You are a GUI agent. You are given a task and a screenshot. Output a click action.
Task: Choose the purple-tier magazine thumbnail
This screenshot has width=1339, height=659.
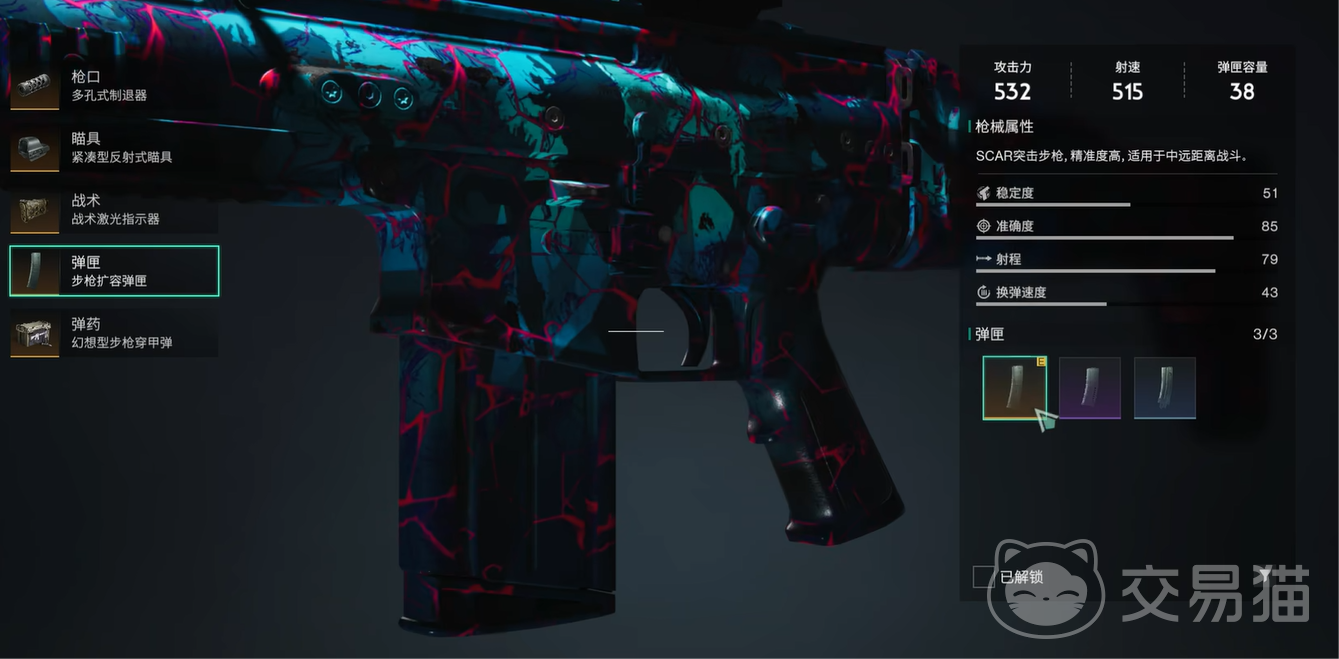[1089, 388]
